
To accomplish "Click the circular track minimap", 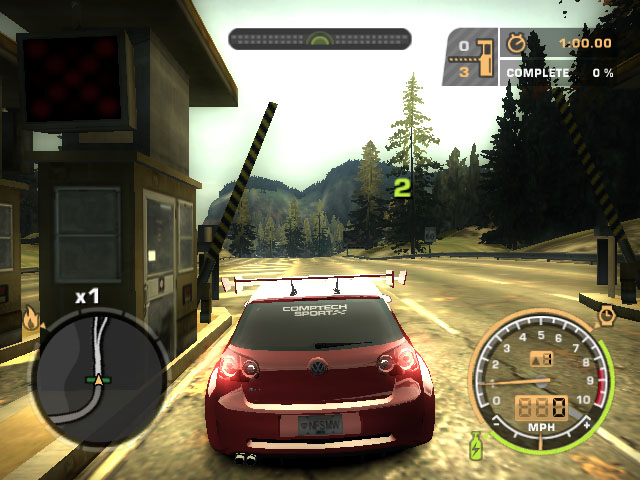I will tap(97, 375).
